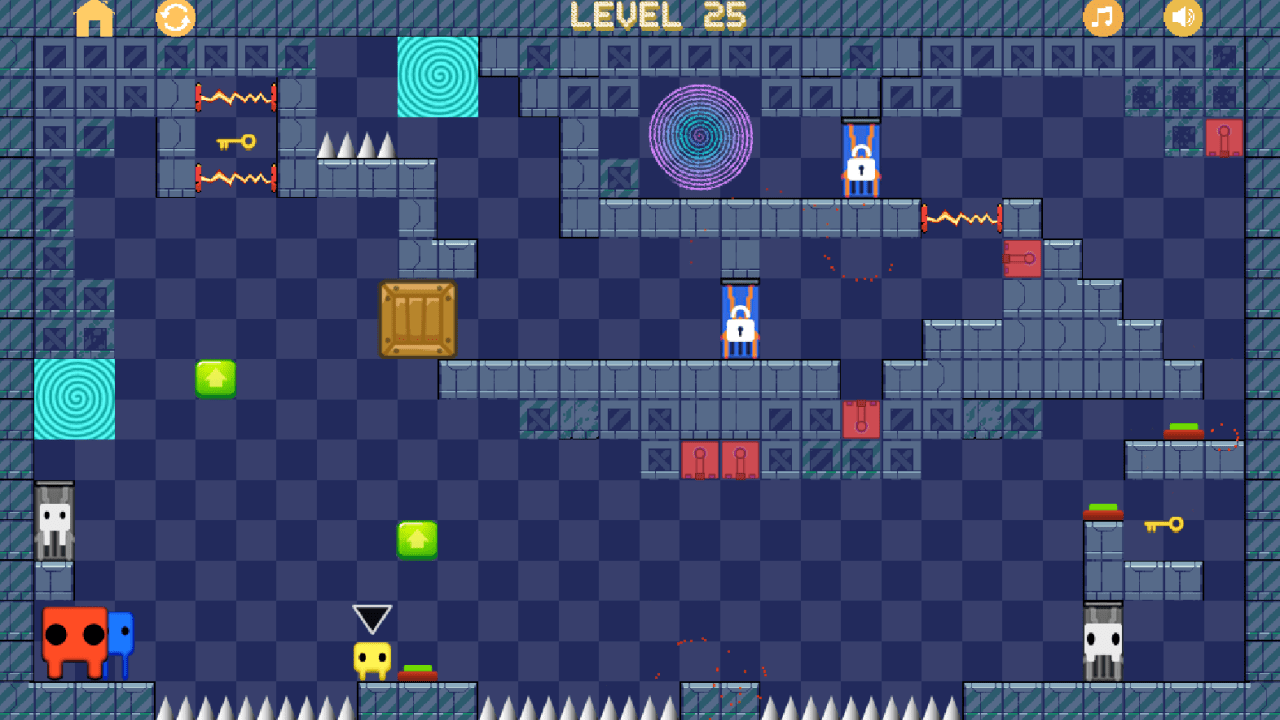Mute the music with the note icon
The image size is (1280, 720).
pos(1103,18)
